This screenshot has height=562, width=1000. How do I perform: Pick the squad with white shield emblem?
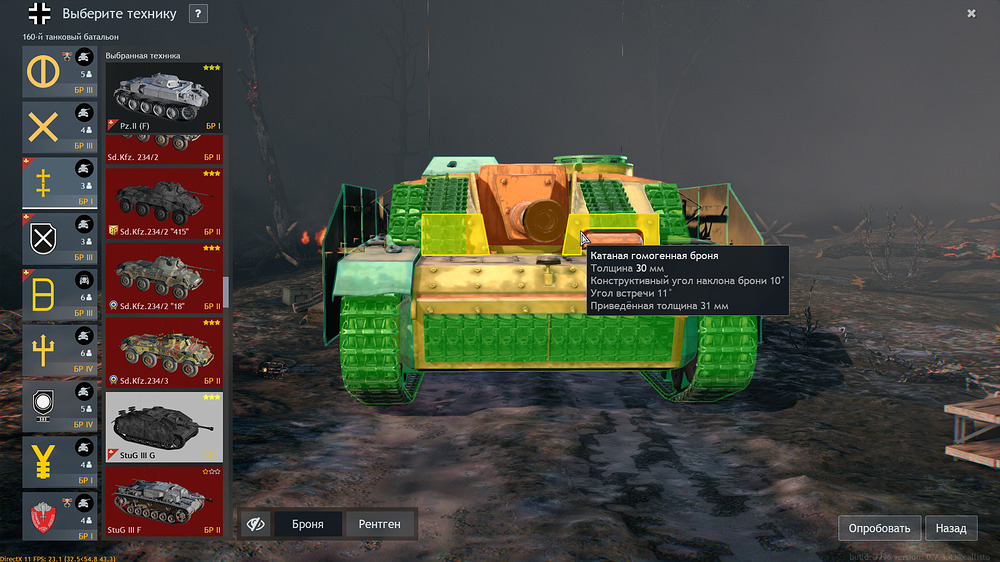[x=60, y=239]
